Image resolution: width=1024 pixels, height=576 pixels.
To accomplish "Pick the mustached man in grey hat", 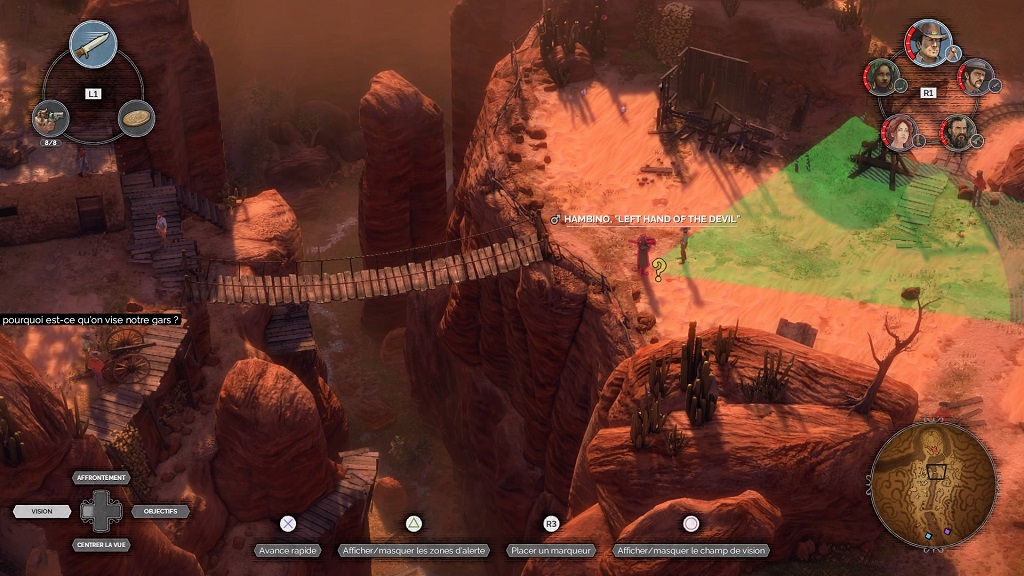I will tap(974, 76).
